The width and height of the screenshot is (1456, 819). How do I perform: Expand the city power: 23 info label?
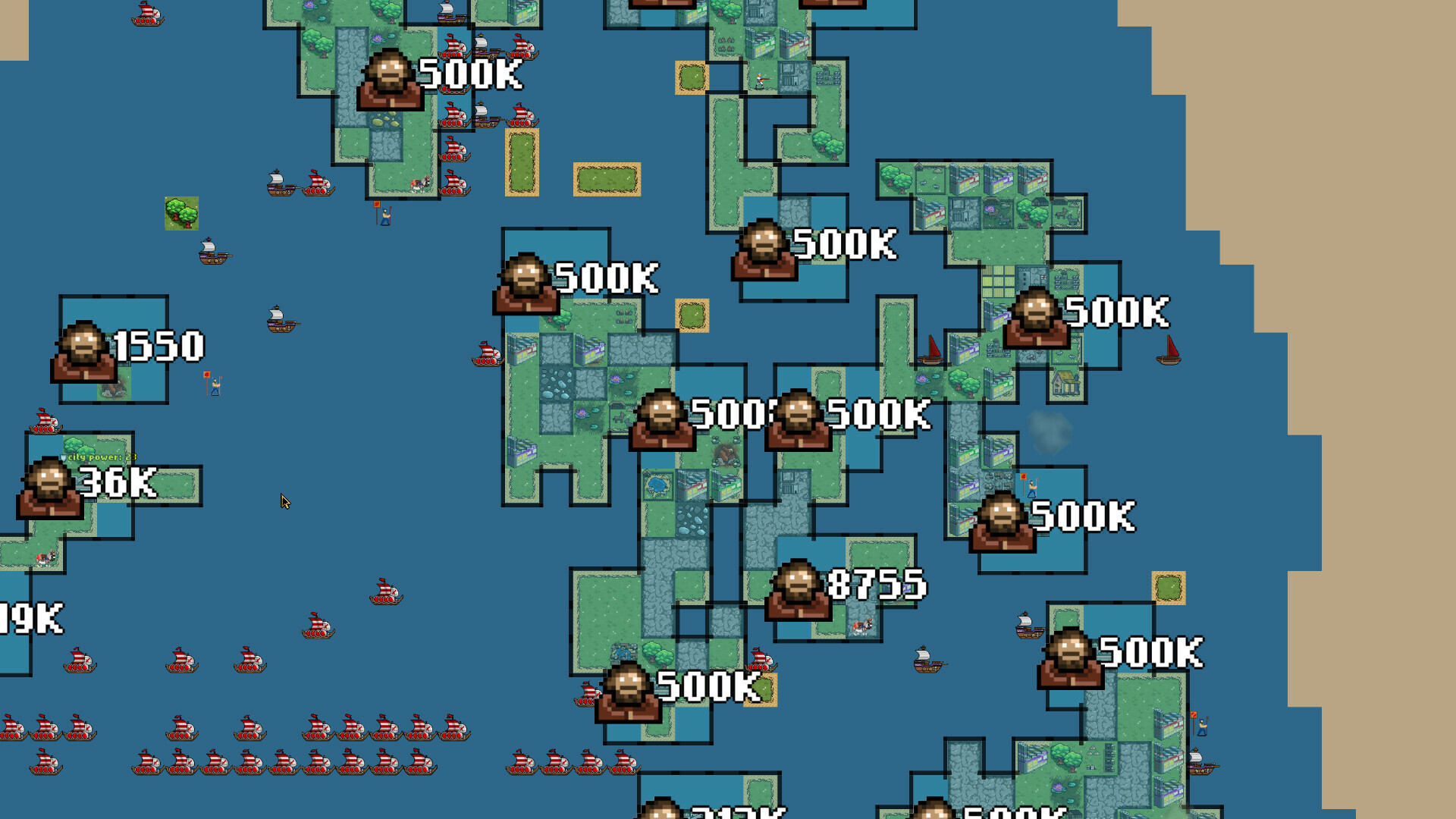click(102, 458)
